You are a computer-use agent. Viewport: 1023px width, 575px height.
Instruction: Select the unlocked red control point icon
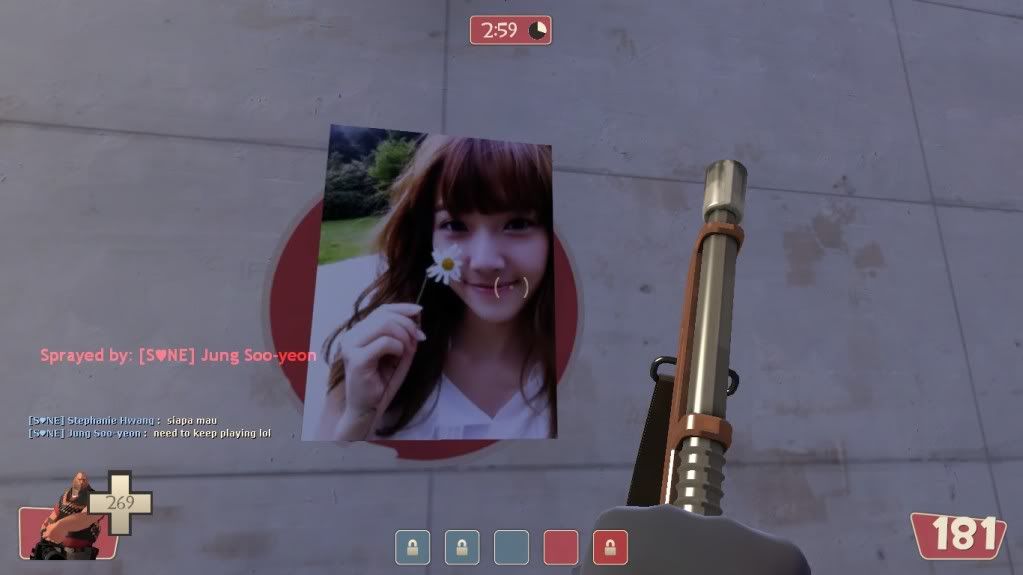coord(561,547)
